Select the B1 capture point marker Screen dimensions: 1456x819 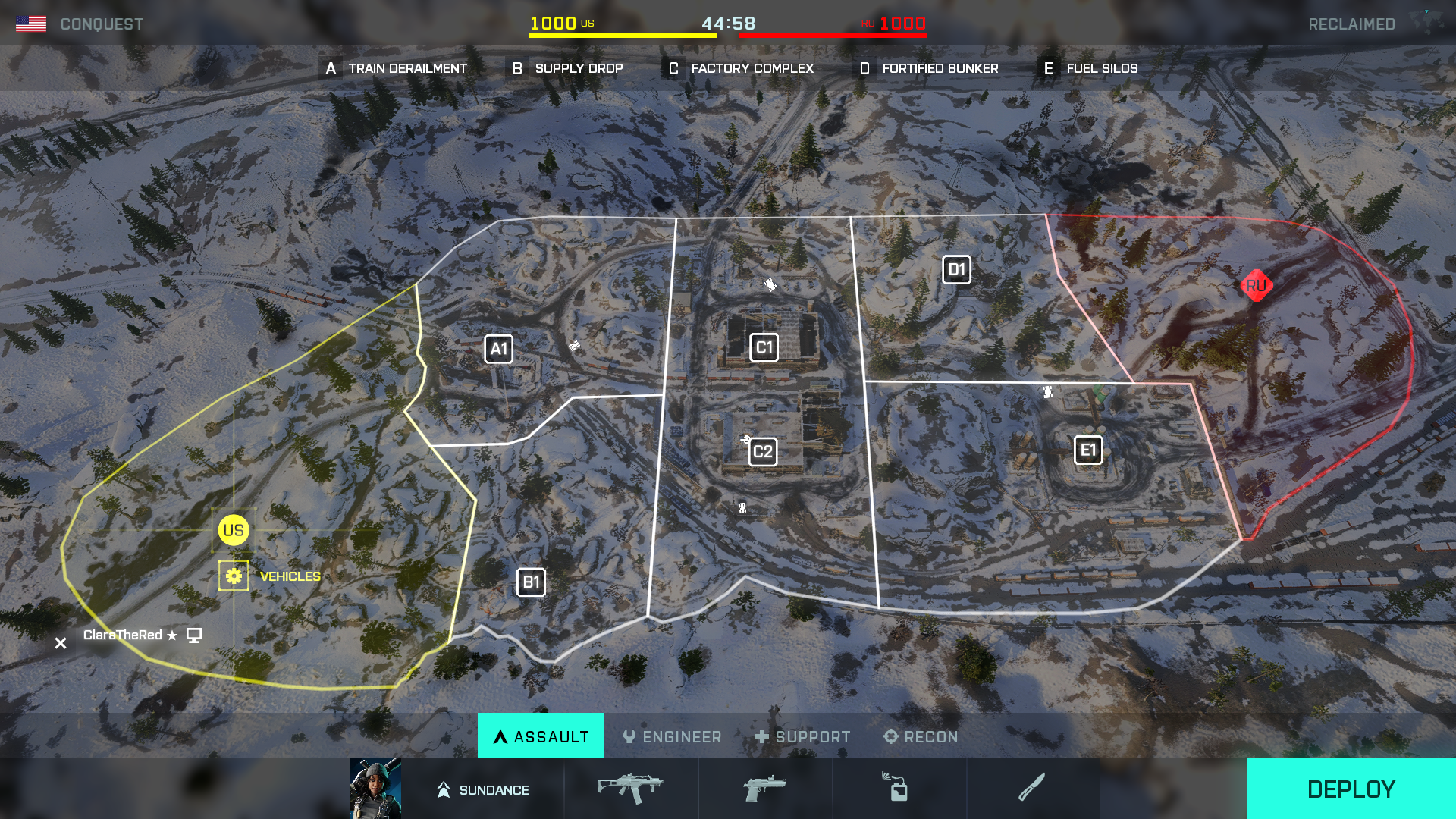click(x=531, y=582)
